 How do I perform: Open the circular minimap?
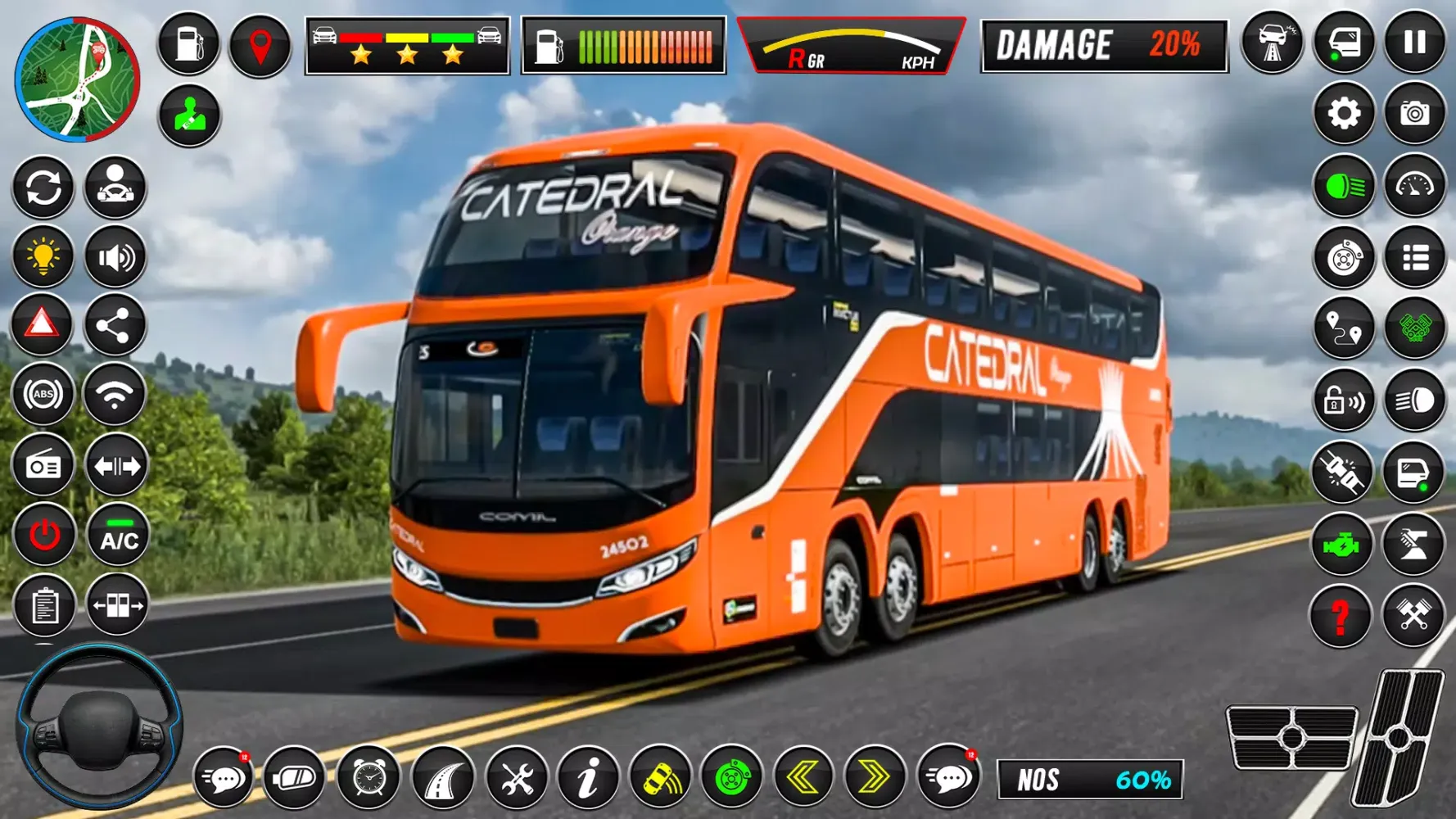(x=78, y=79)
